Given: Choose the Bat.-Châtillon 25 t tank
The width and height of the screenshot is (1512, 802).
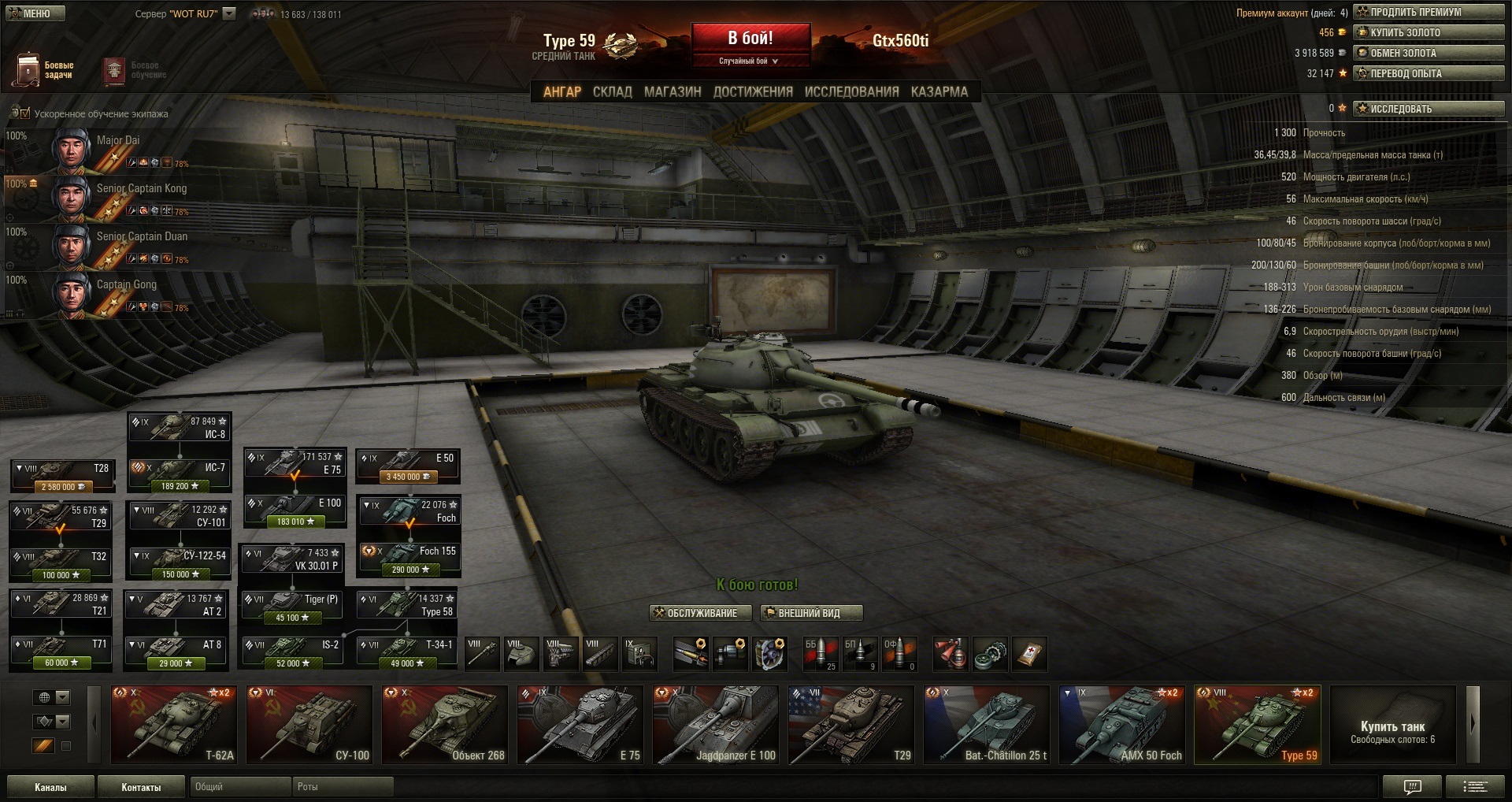Looking at the screenshot, I should [986, 725].
